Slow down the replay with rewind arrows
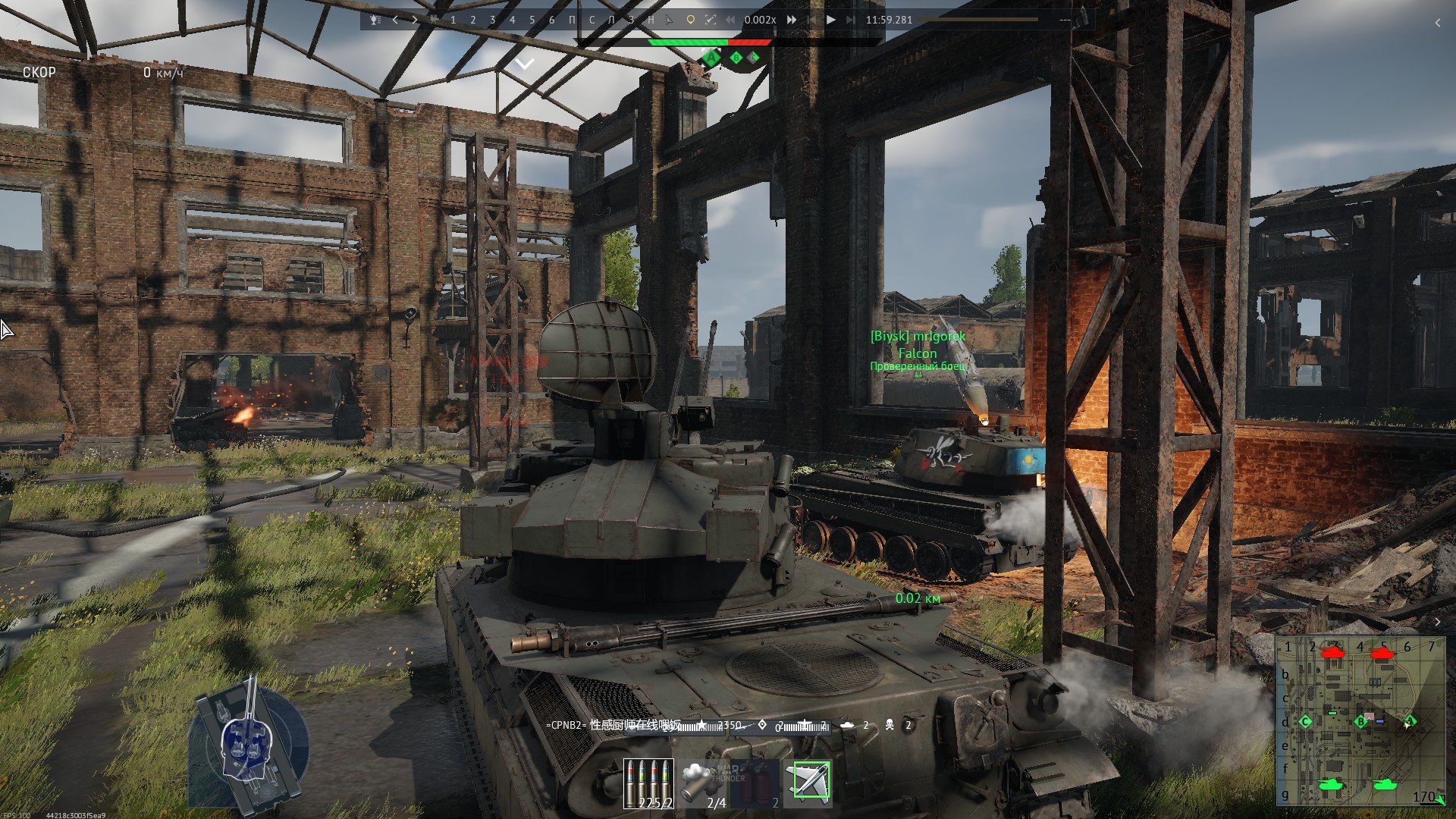The width and height of the screenshot is (1456, 819). click(730, 20)
